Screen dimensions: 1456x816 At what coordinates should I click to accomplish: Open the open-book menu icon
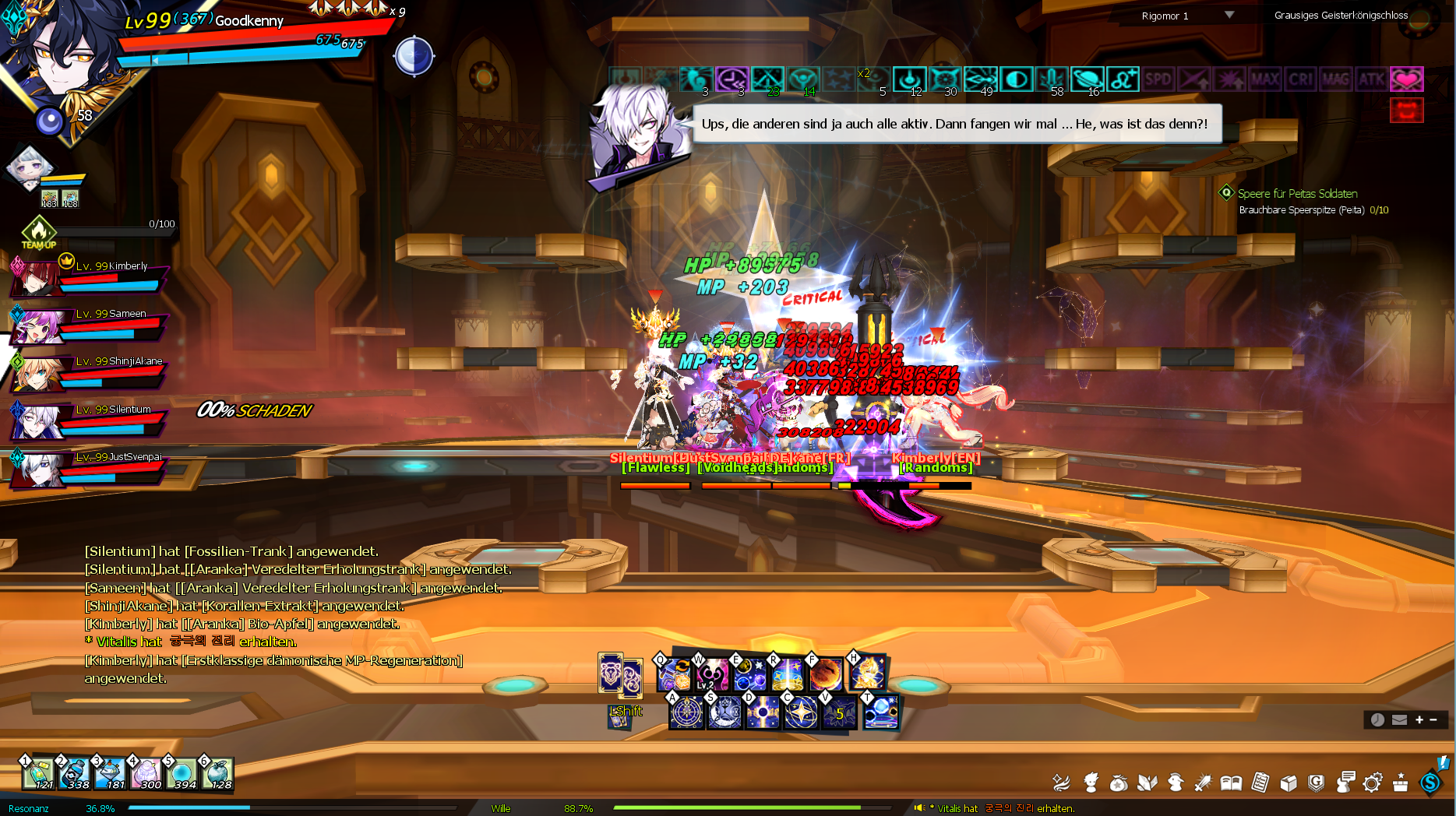1231,782
